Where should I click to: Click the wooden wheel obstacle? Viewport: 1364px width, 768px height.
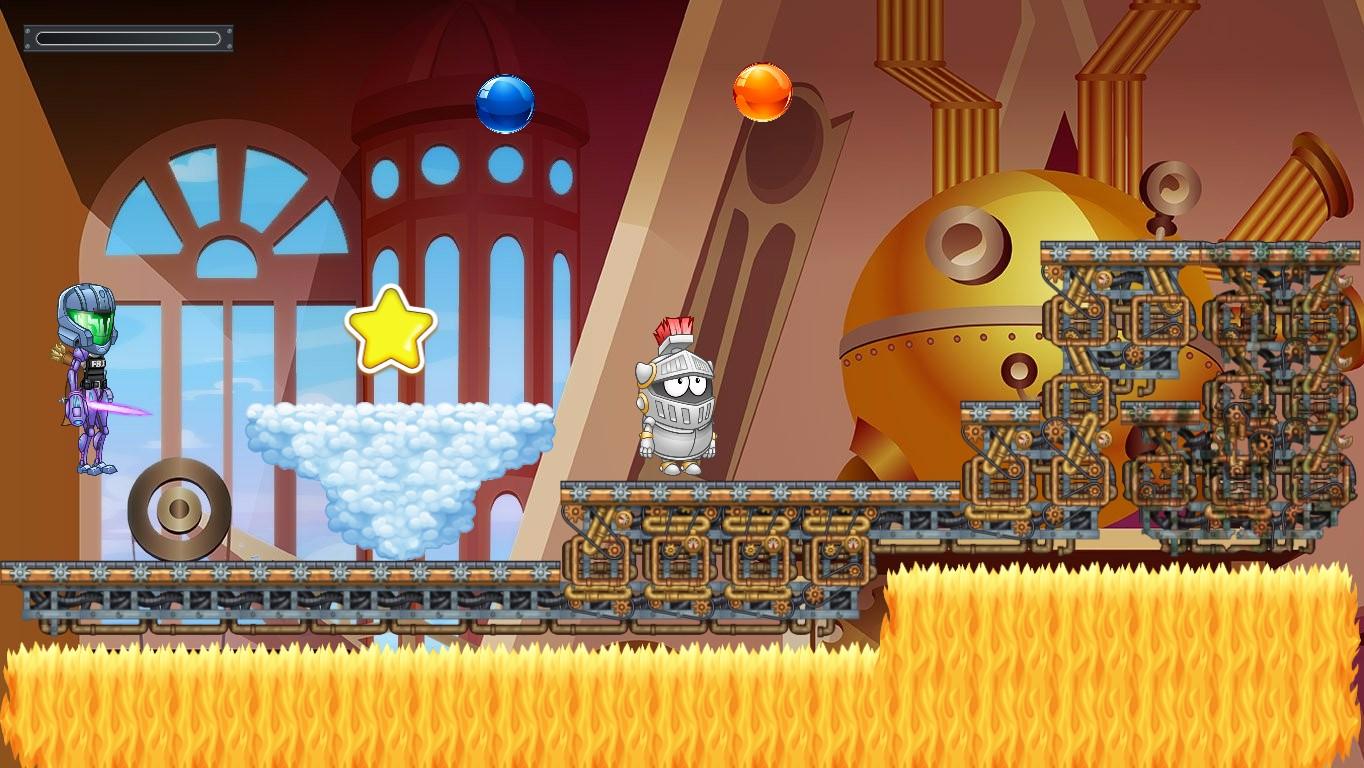[177, 512]
